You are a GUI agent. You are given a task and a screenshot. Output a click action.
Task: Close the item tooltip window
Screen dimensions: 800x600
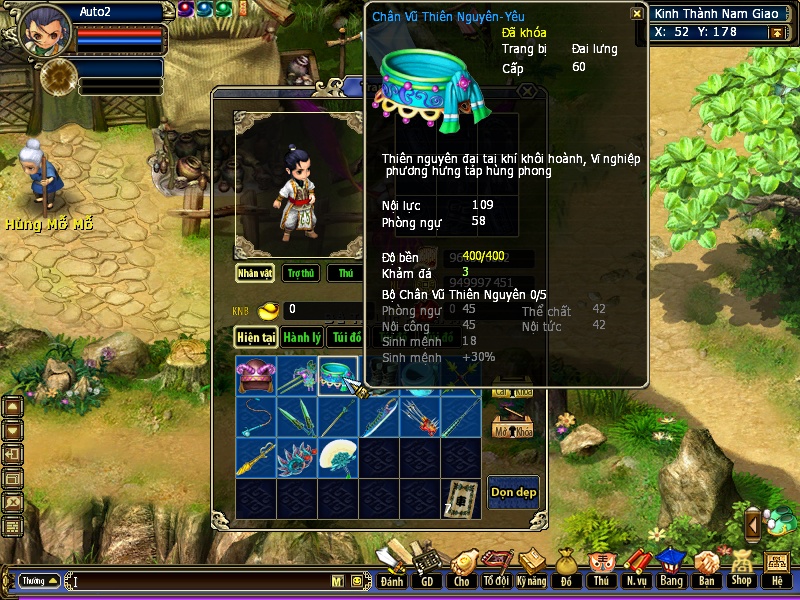tap(637, 14)
